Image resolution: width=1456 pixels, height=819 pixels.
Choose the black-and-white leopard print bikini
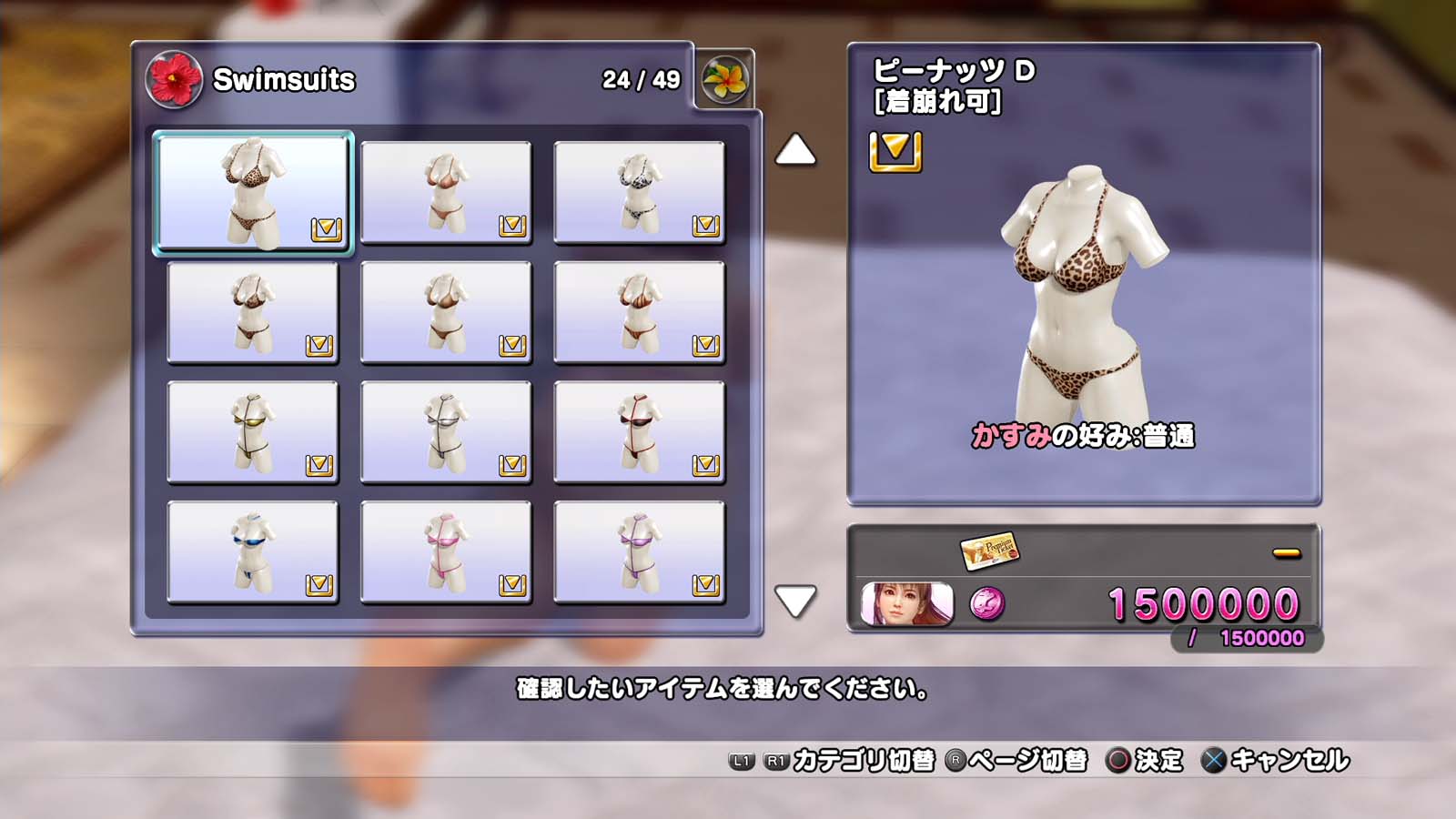(x=639, y=192)
